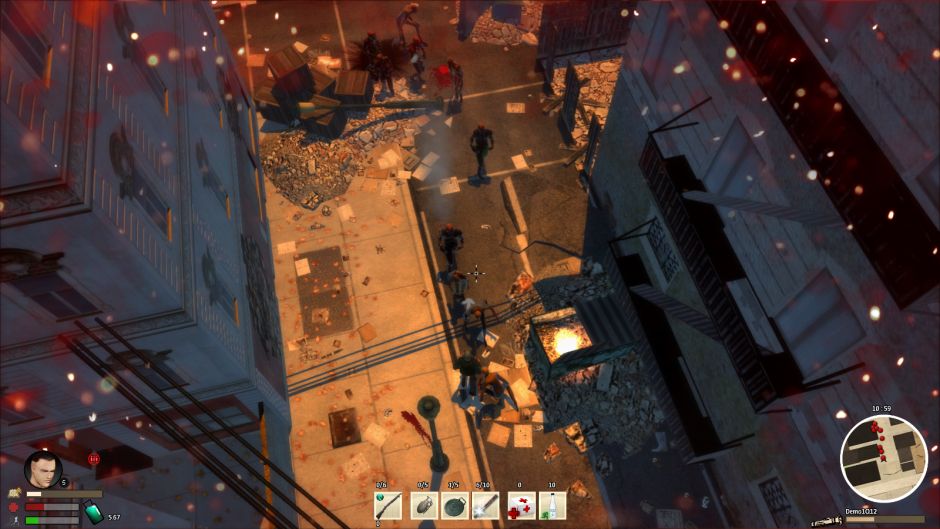Open the player character portrait
The height and width of the screenshot is (529, 940).
[x=42, y=468]
